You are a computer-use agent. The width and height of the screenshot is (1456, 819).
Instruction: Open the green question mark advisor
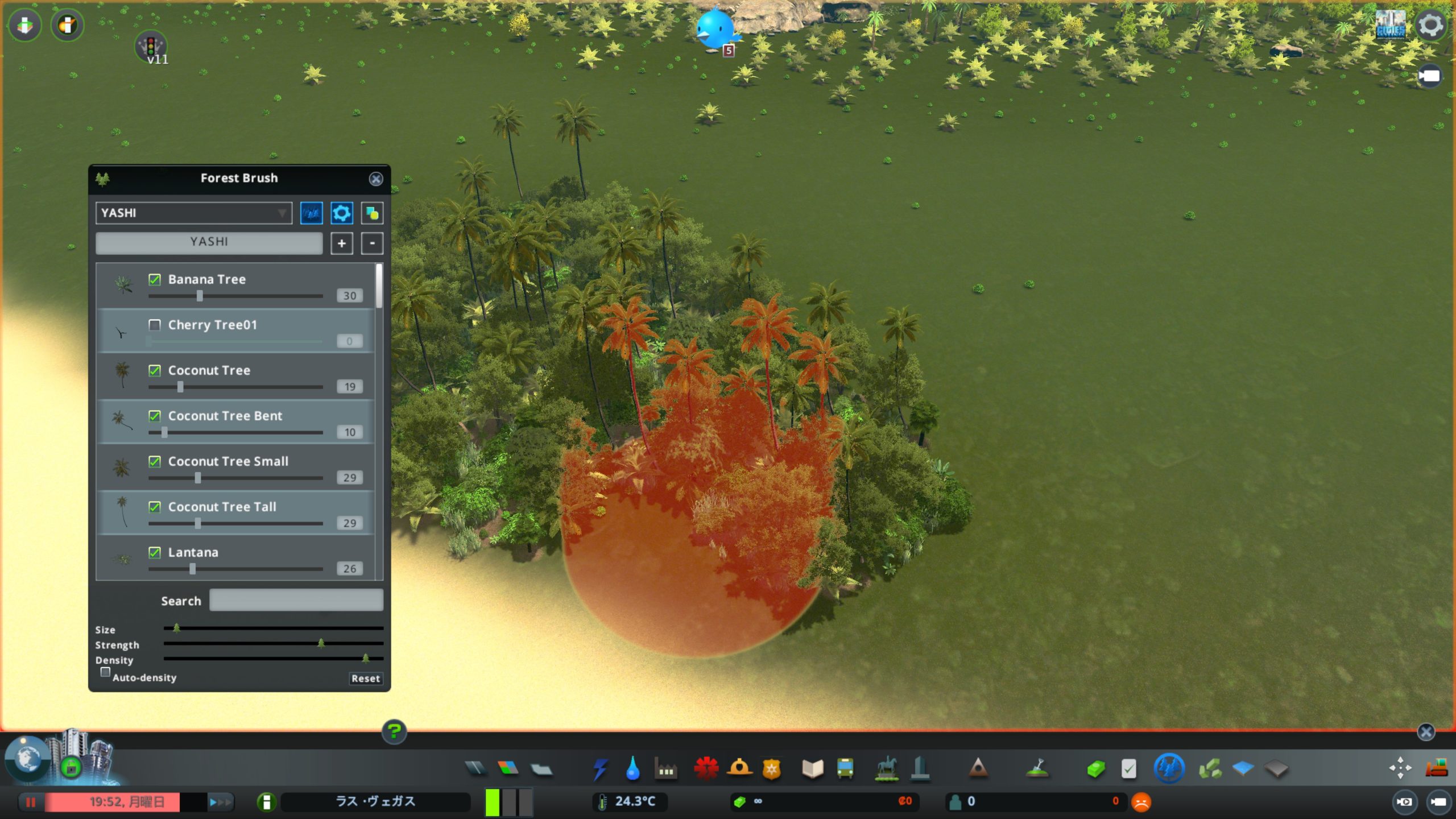pyautogui.click(x=394, y=731)
